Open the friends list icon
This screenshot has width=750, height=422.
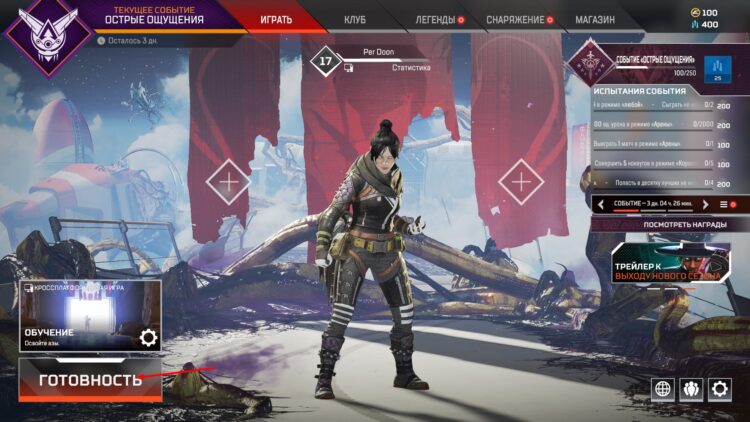tap(691, 389)
